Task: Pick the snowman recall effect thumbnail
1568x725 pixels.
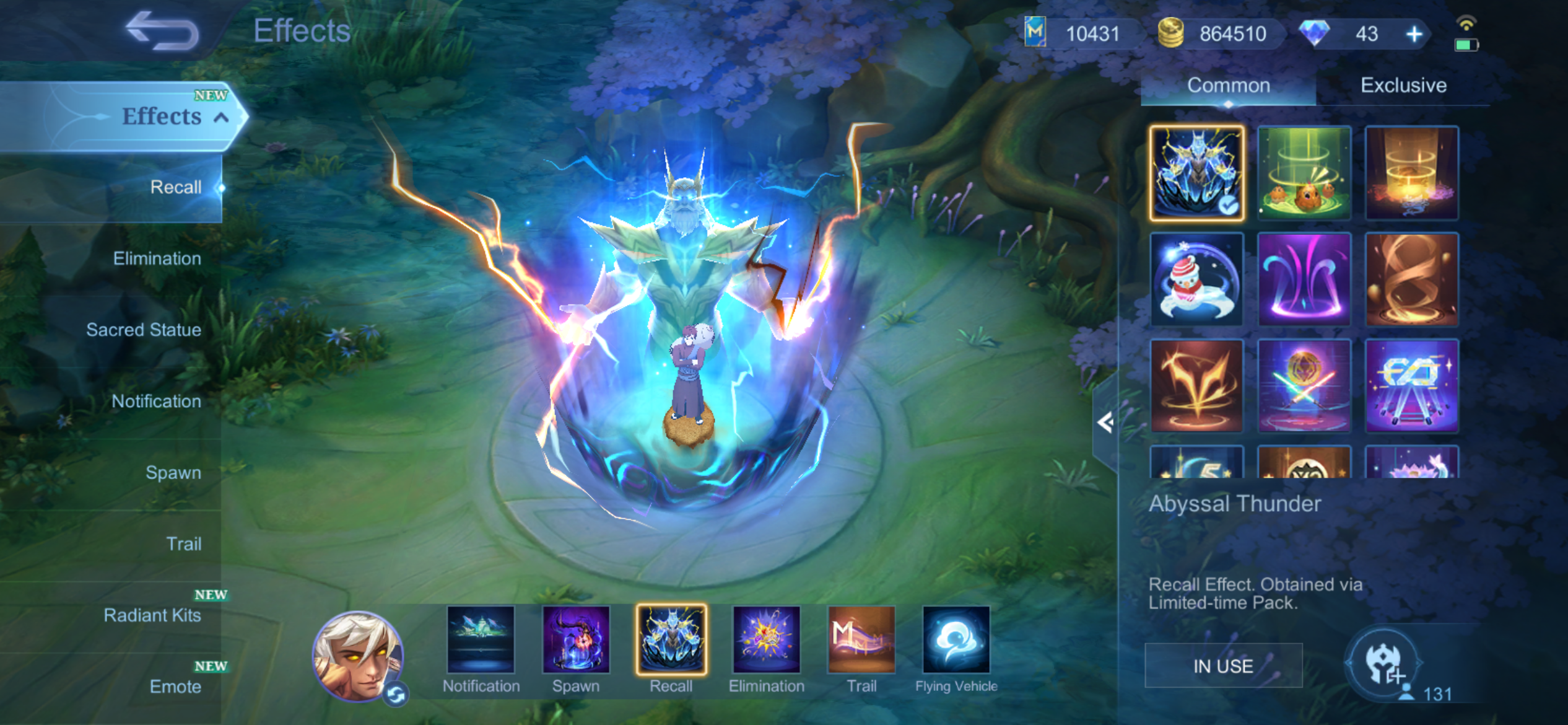Action: (x=1196, y=279)
